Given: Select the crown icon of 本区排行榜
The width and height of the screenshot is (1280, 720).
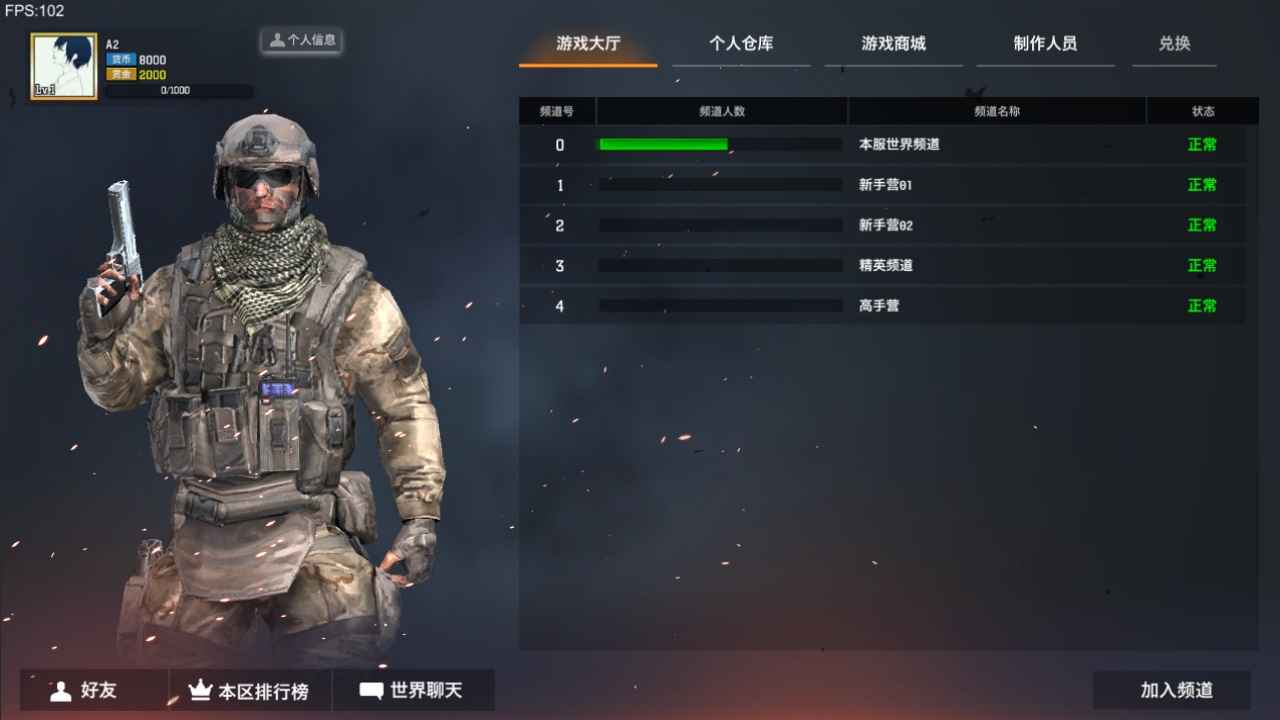Looking at the screenshot, I should [x=201, y=690].
